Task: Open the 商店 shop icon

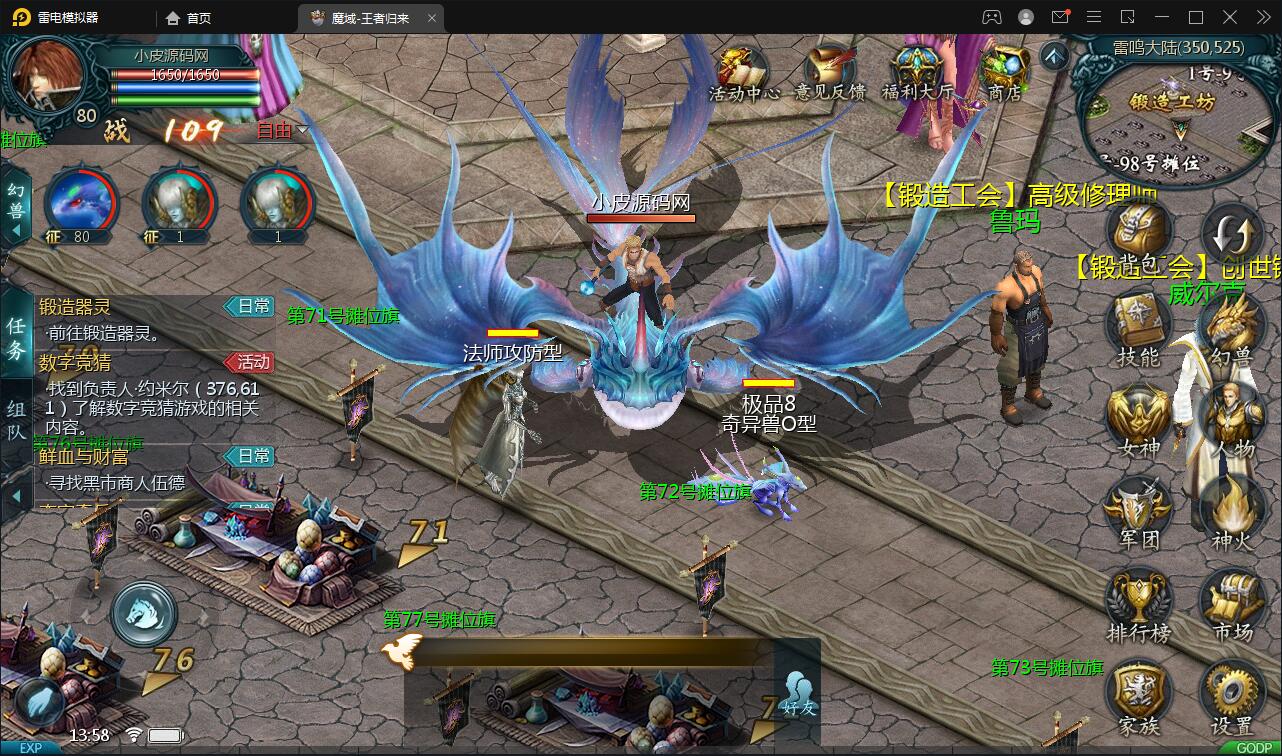Action: [x=1004, y=70]
